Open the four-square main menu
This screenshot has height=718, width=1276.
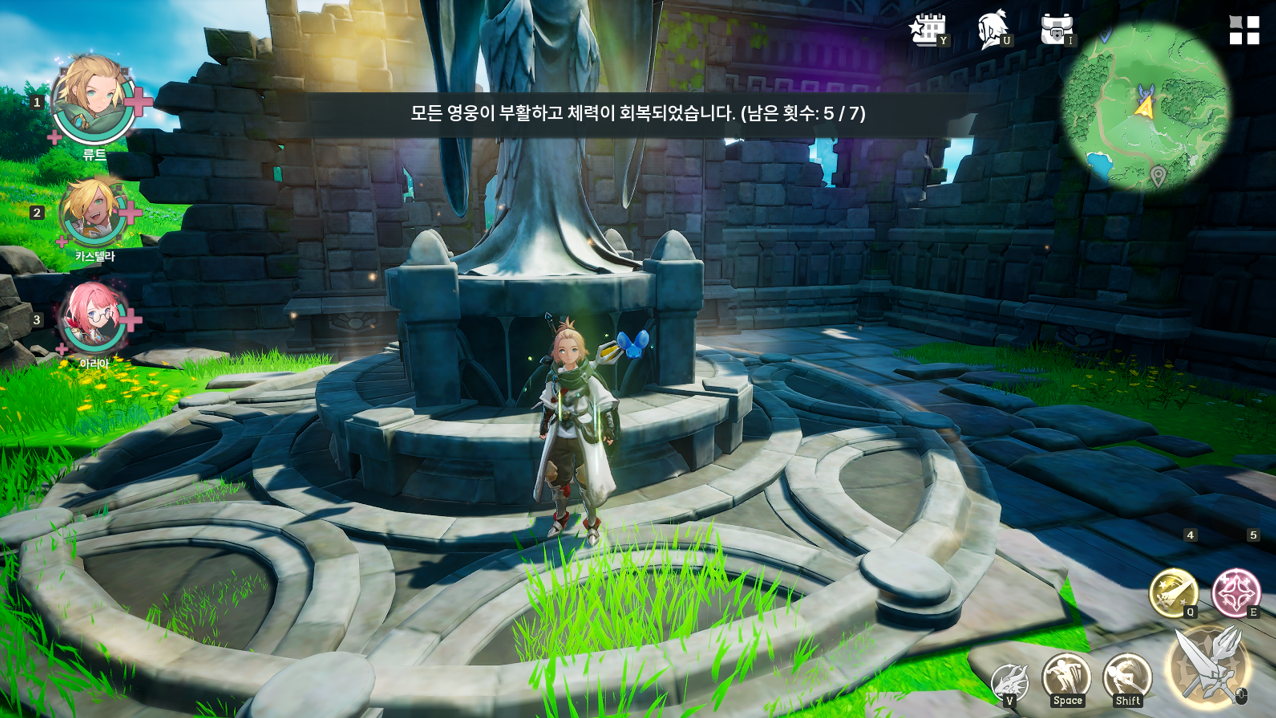(x=1244, y=30)
